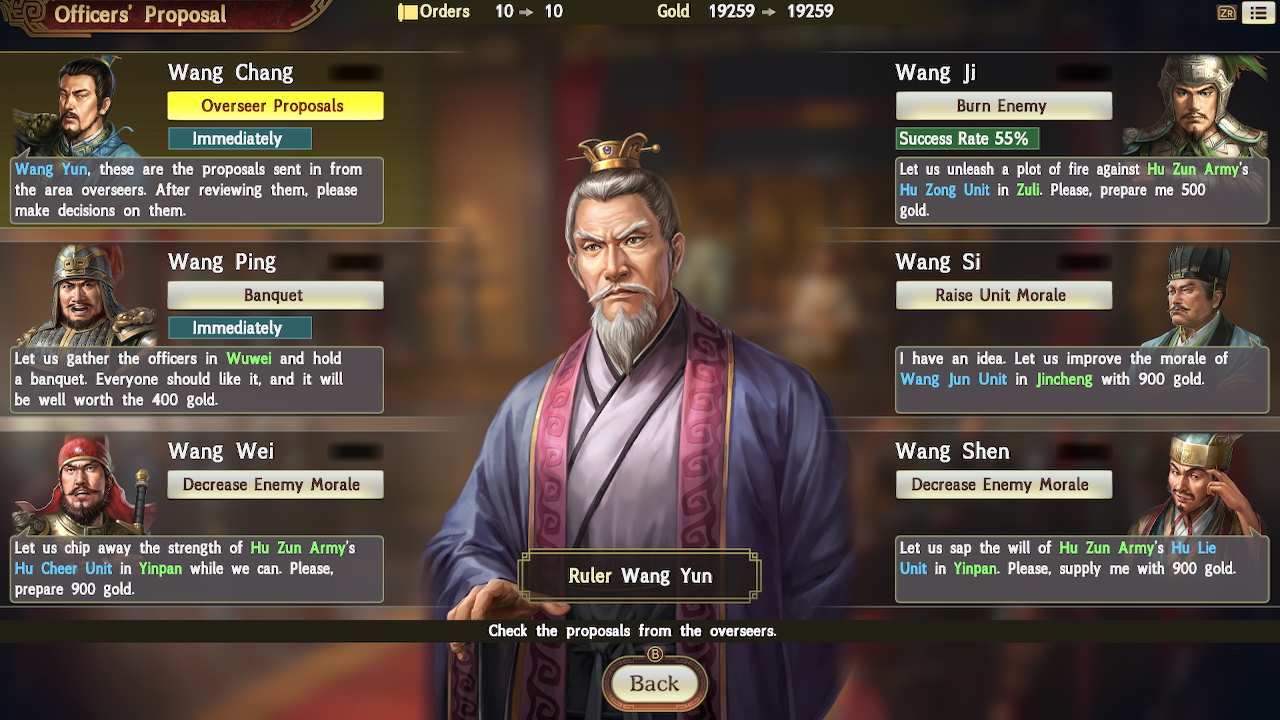Viewport: 1280px width, 720px height.
Task: Click the Success Rate 55% badge
Action: click(x=966, y=139)
